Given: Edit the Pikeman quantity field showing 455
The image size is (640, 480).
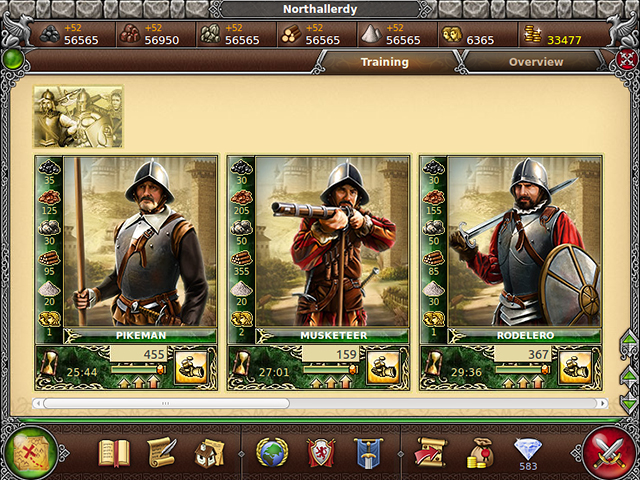Looking at the screenshot, I should coord(141,354).
